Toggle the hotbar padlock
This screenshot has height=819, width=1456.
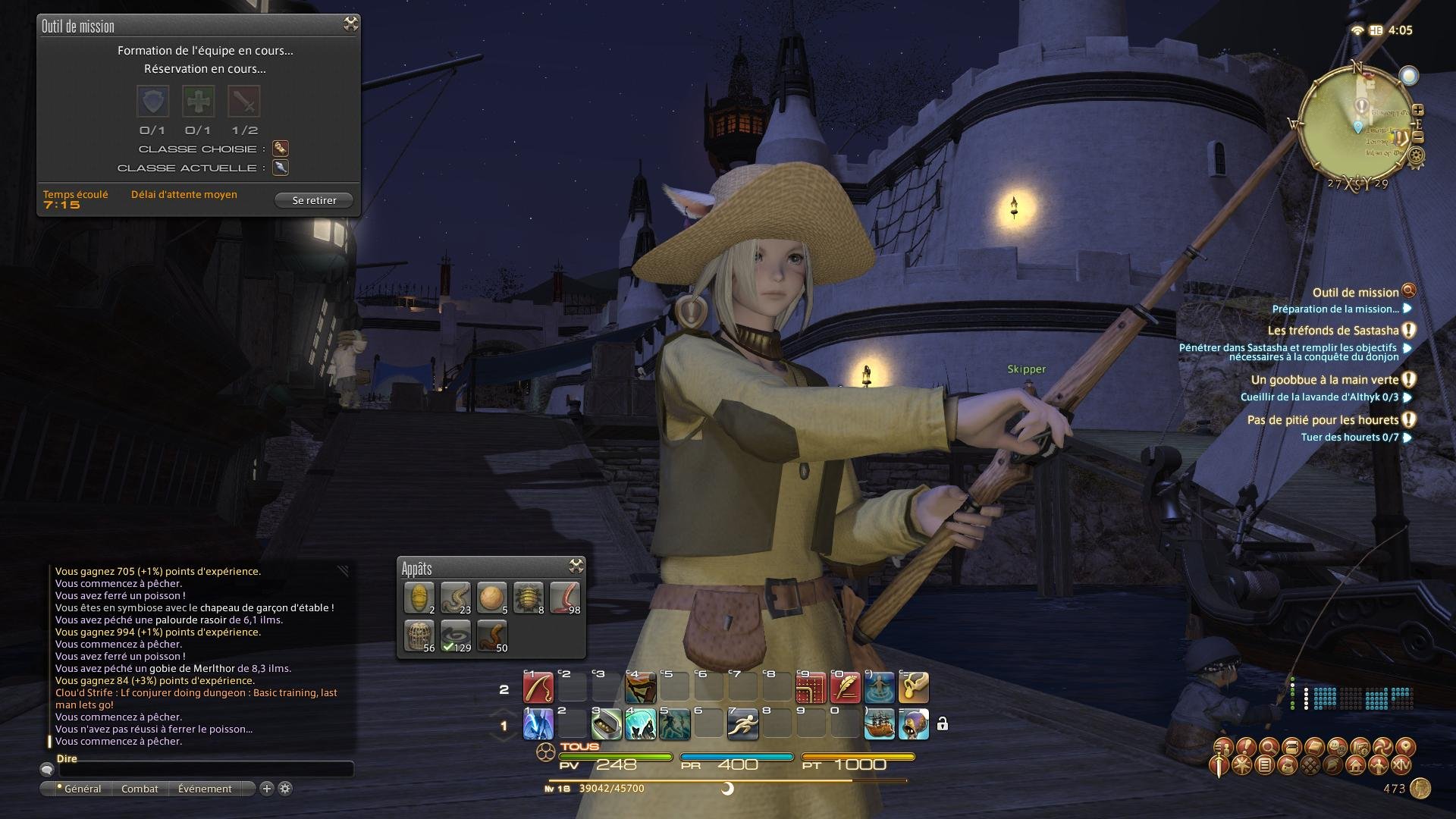942,724
